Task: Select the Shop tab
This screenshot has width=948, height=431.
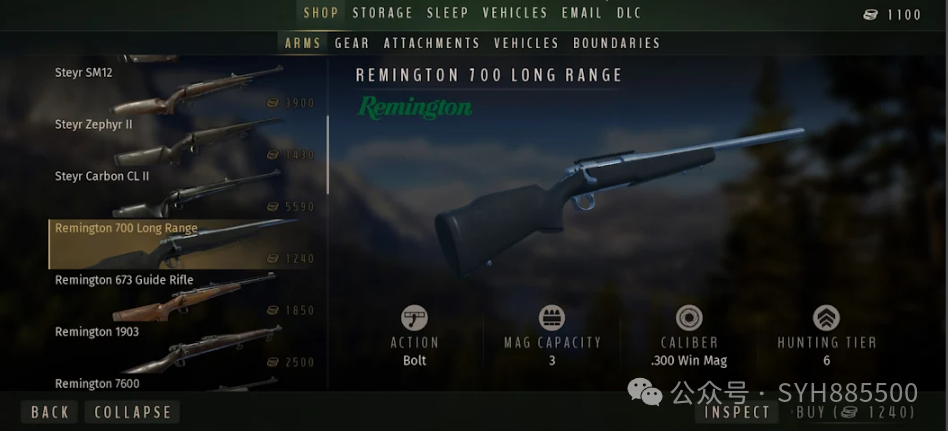Action: point(322,13)
